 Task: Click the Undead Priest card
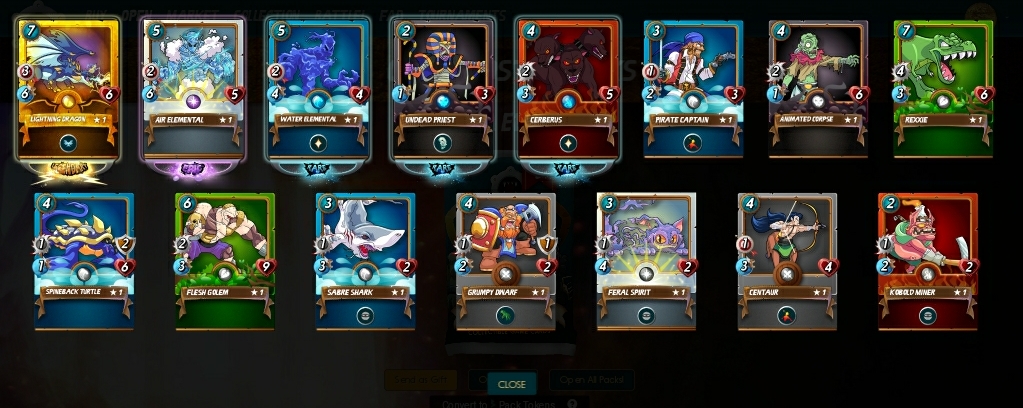(445, 90)
